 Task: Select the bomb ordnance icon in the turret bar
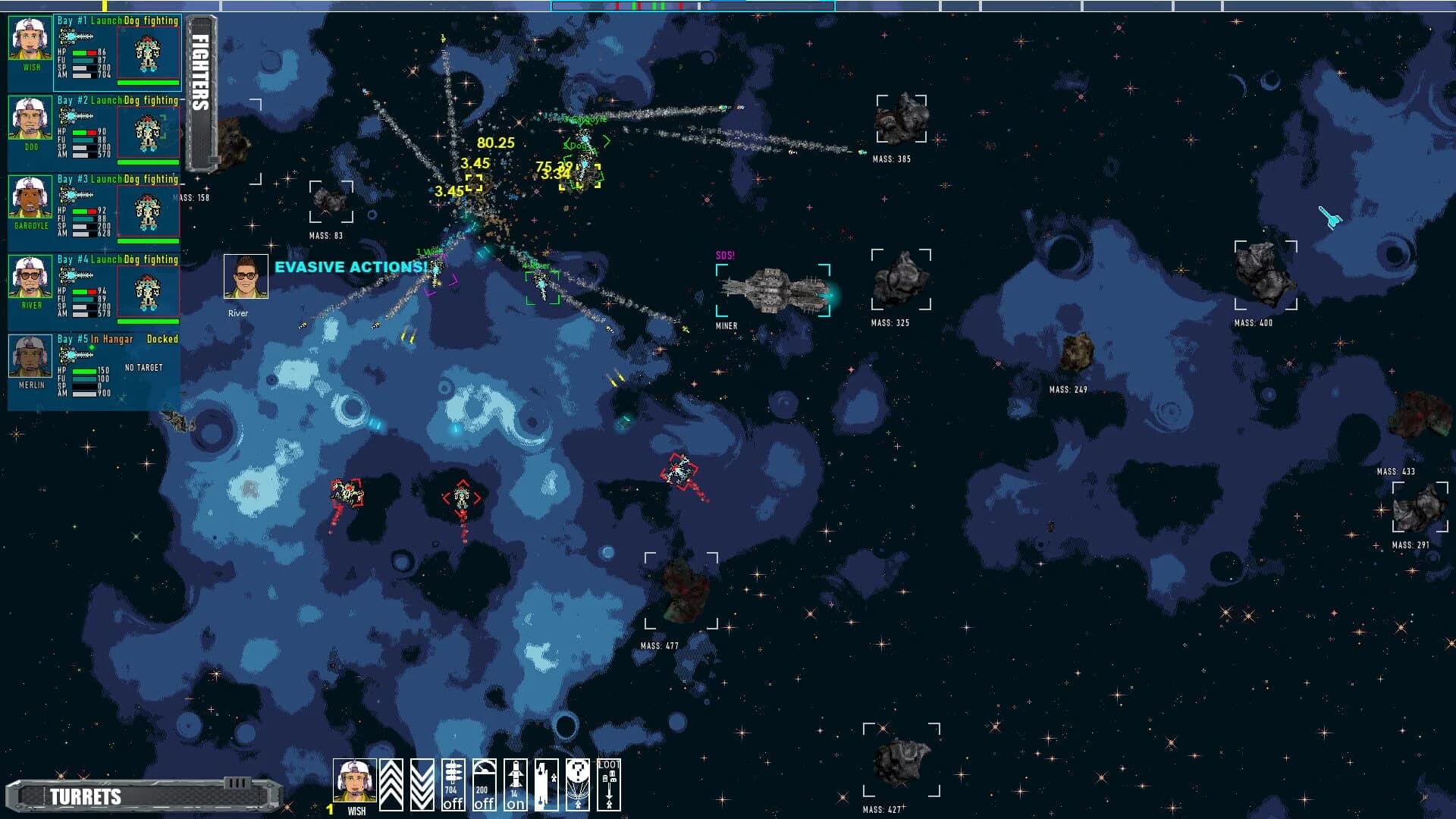click(544, 785)
